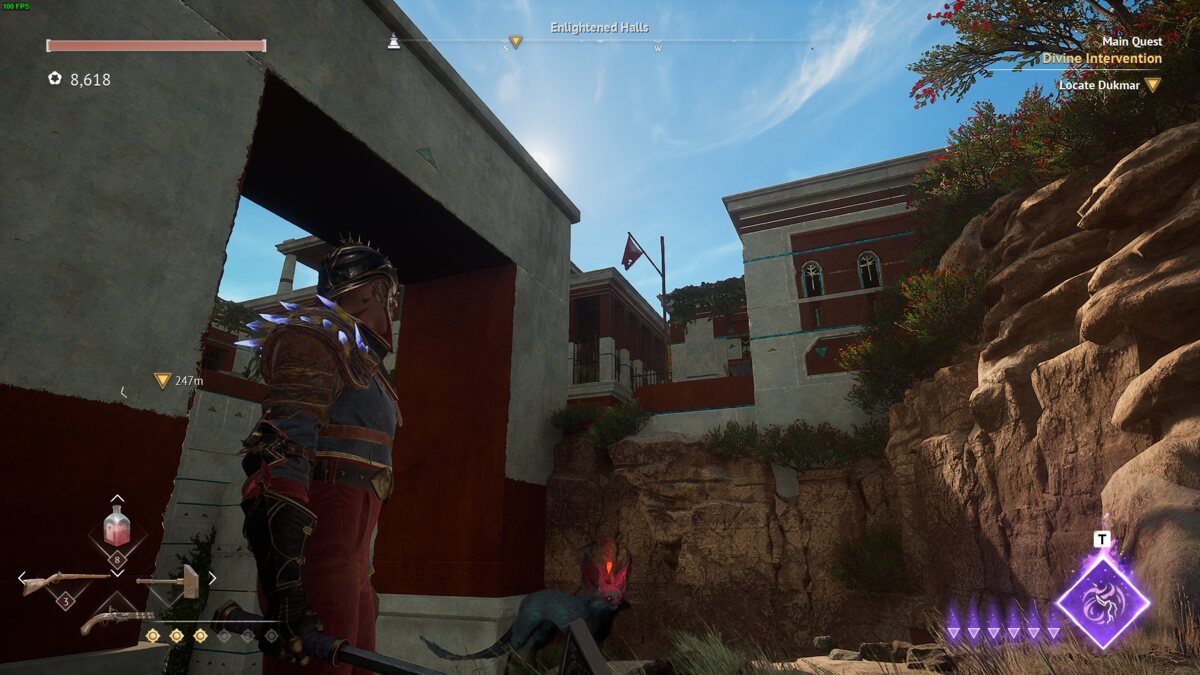Pick the flintlock pistol slot
1200x675 pixels.
(x=117, y=620)
